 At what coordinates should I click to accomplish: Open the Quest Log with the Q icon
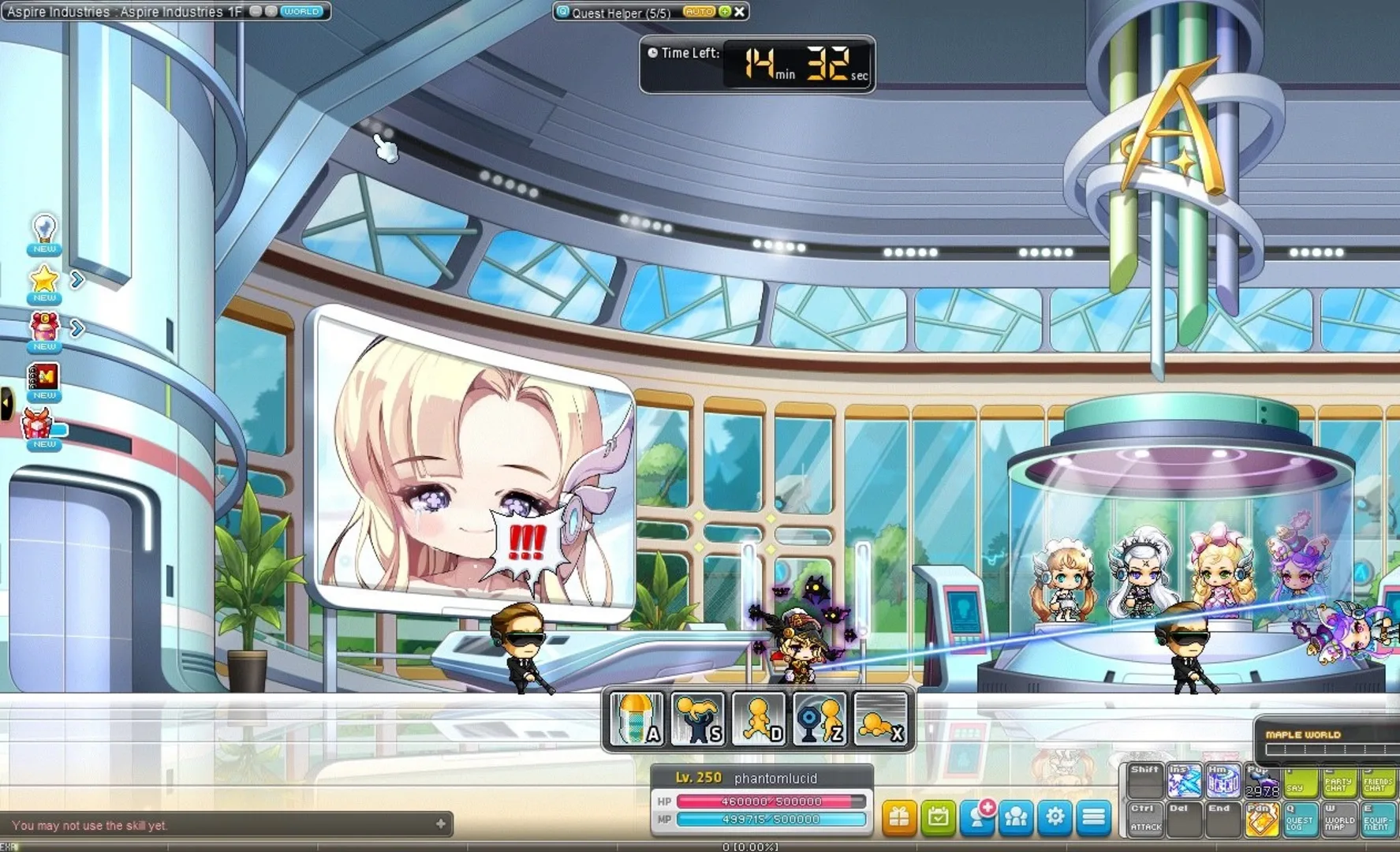pos(1298,820)
